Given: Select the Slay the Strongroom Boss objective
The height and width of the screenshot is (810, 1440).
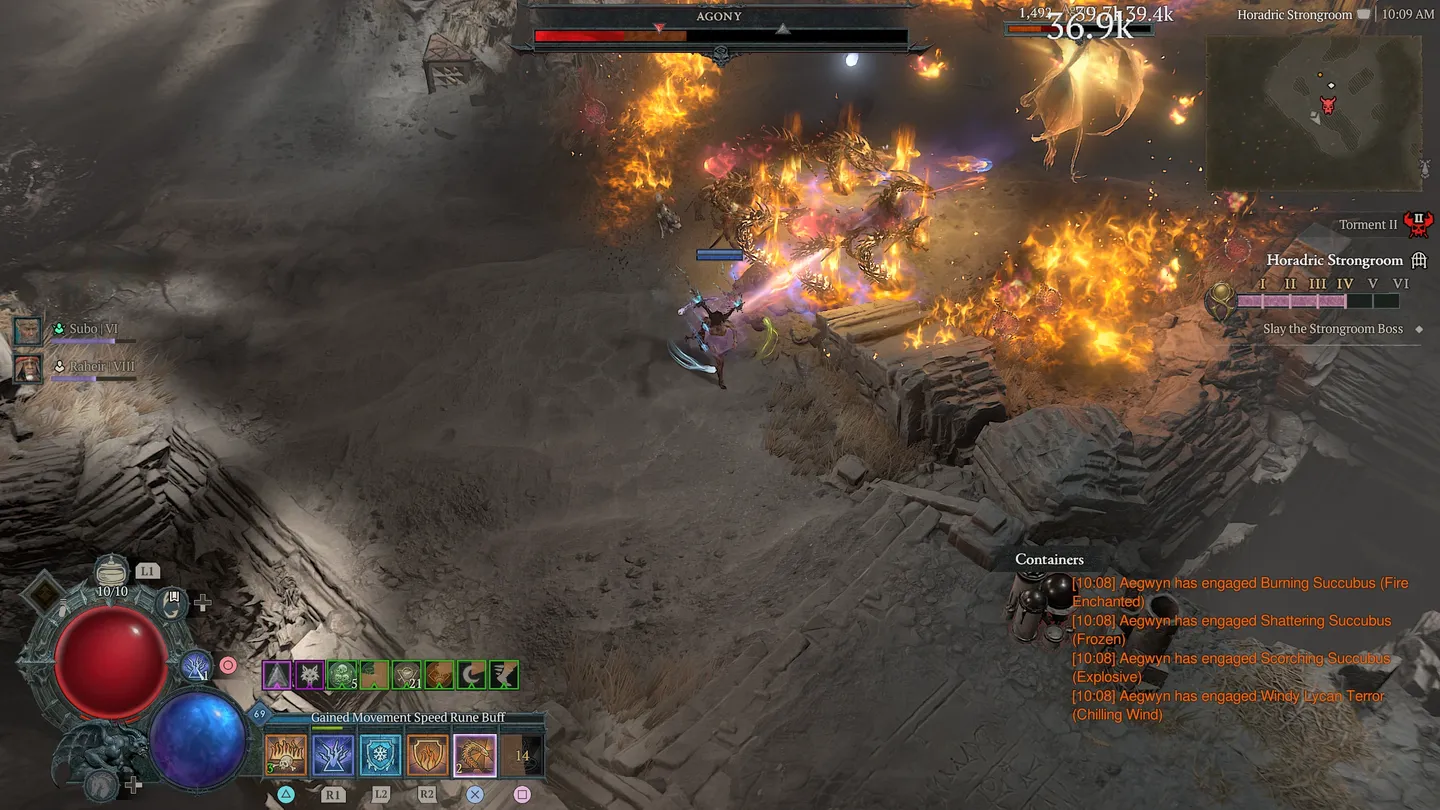Looking at the screenshot, I should [1332, 329].
